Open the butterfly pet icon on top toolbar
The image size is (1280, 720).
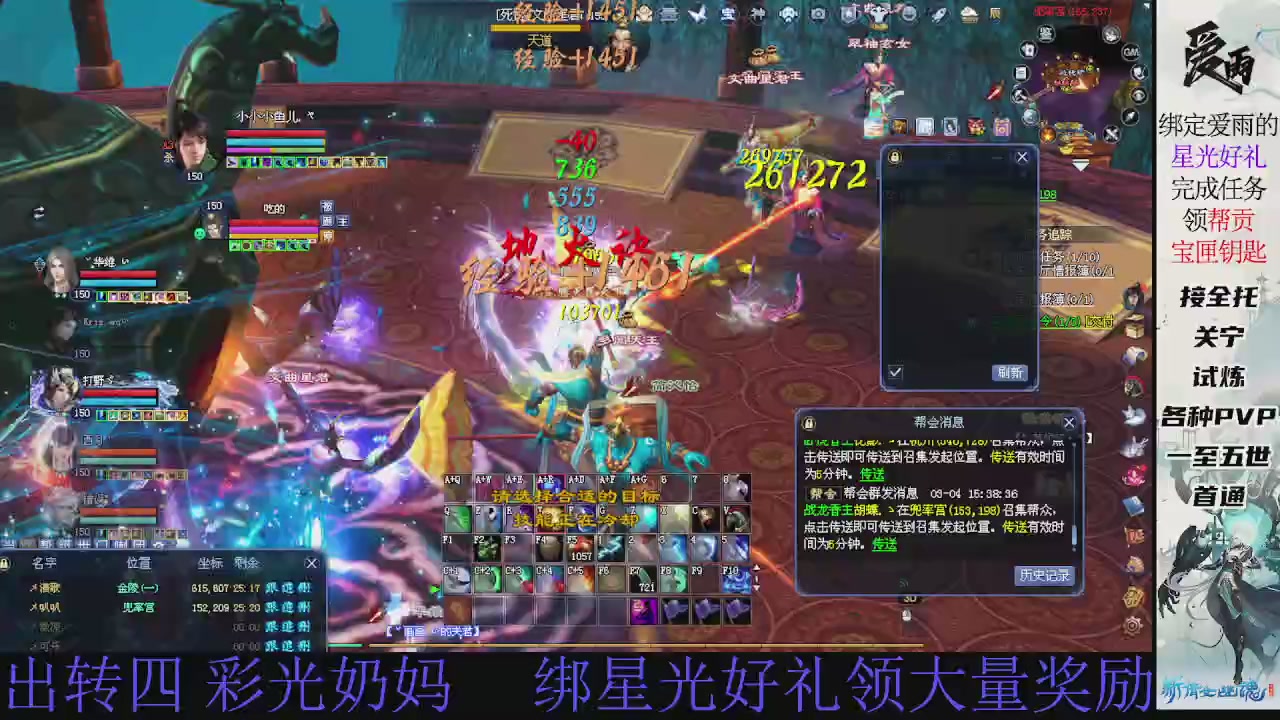pyautogui.click(x=698, y=13)
